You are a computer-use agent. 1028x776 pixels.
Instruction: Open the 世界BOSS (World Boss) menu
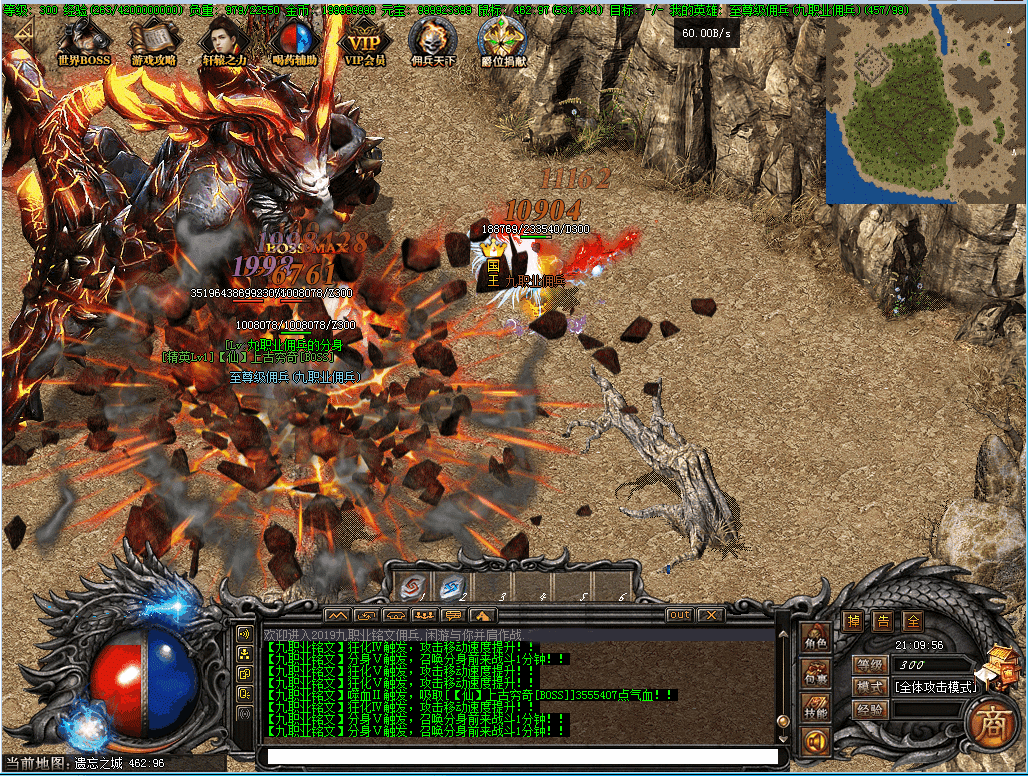(x=84, y=42)
